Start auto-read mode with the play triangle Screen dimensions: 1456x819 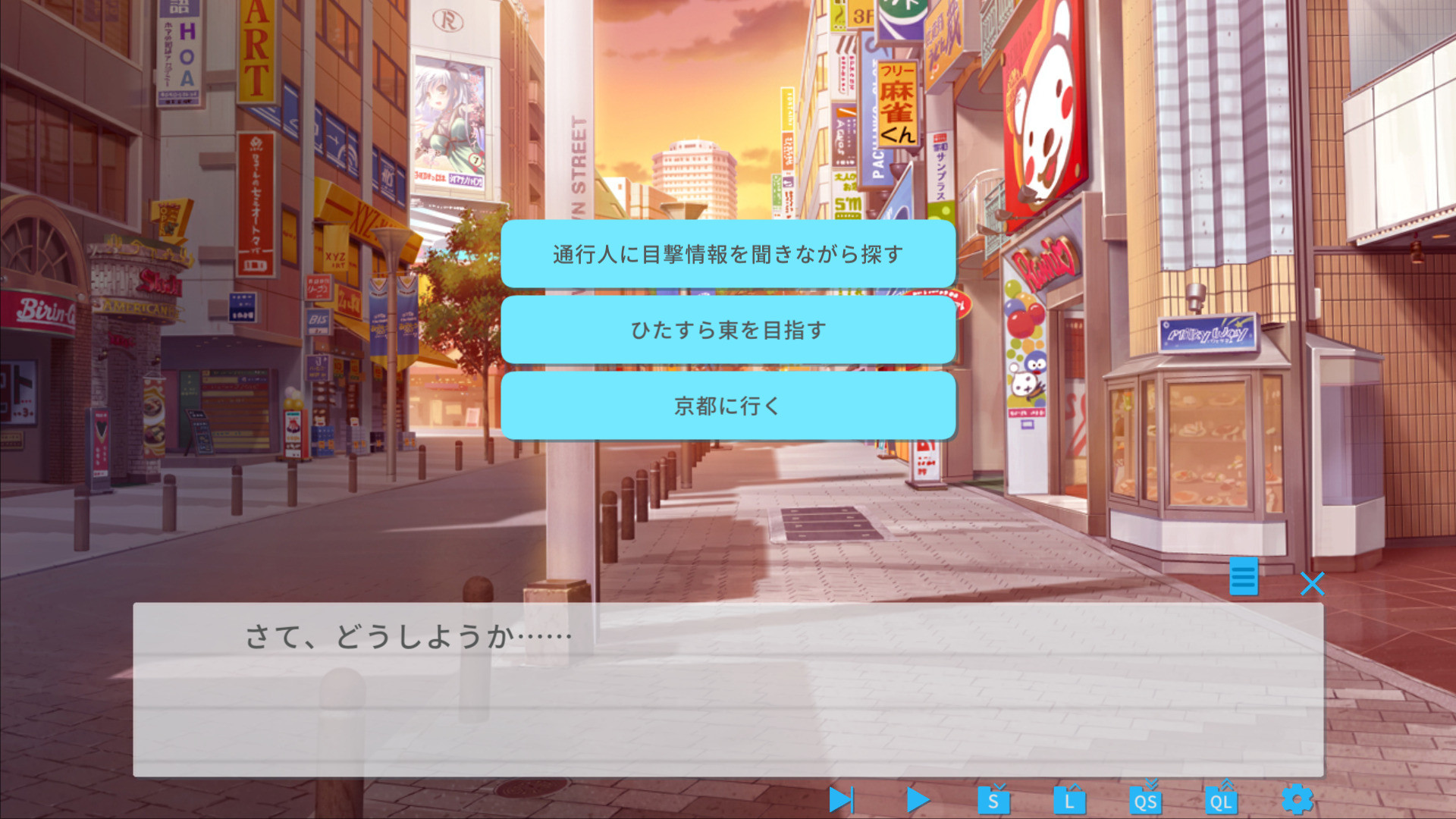(x=918, y=799)
